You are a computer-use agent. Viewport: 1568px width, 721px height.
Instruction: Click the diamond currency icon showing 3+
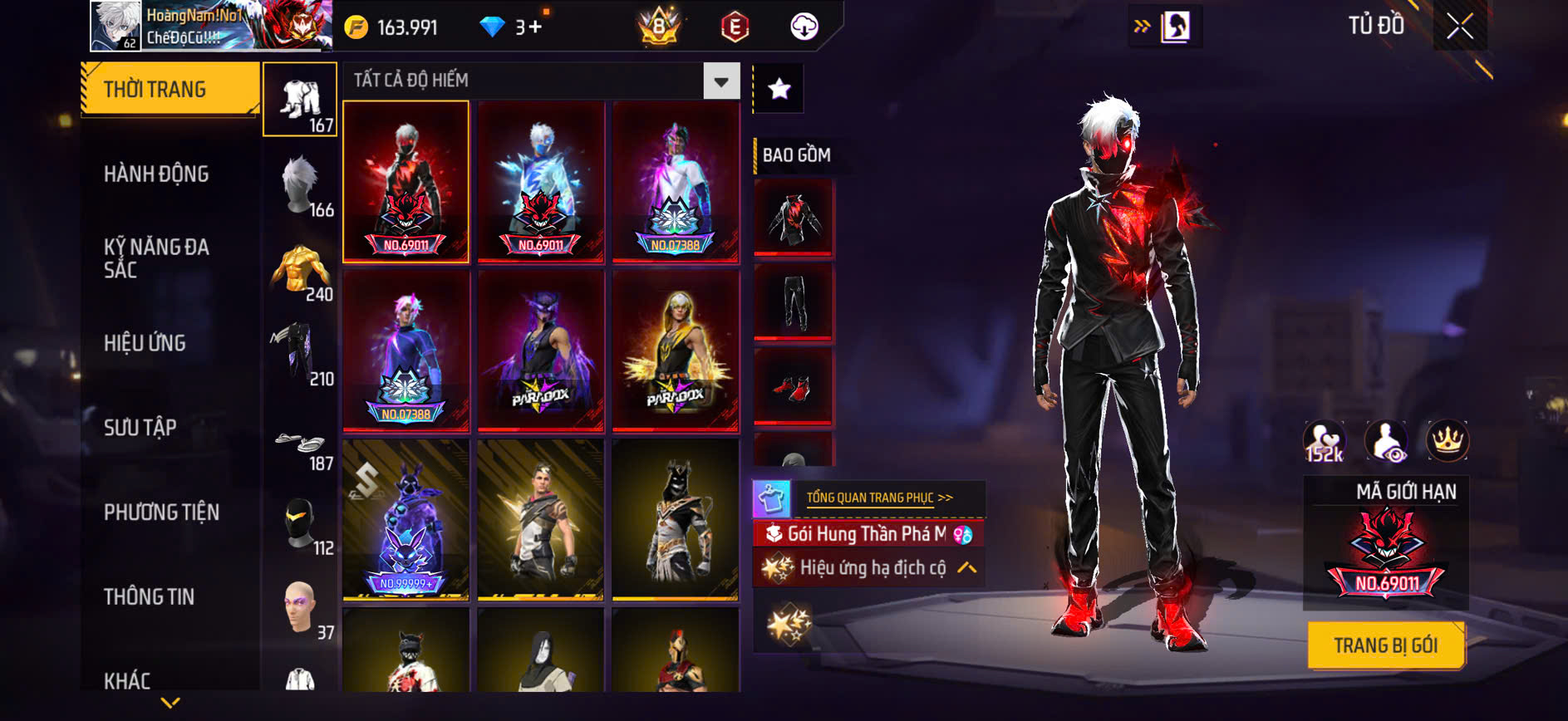[496, 27]
